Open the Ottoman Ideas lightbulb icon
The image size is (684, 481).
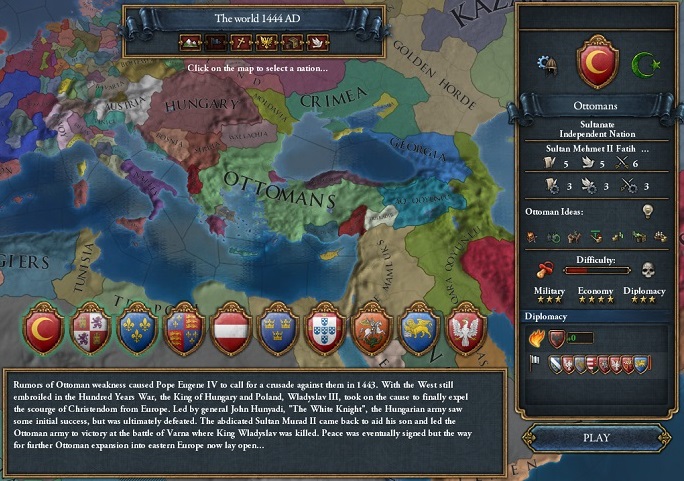[x=646, y=212]
